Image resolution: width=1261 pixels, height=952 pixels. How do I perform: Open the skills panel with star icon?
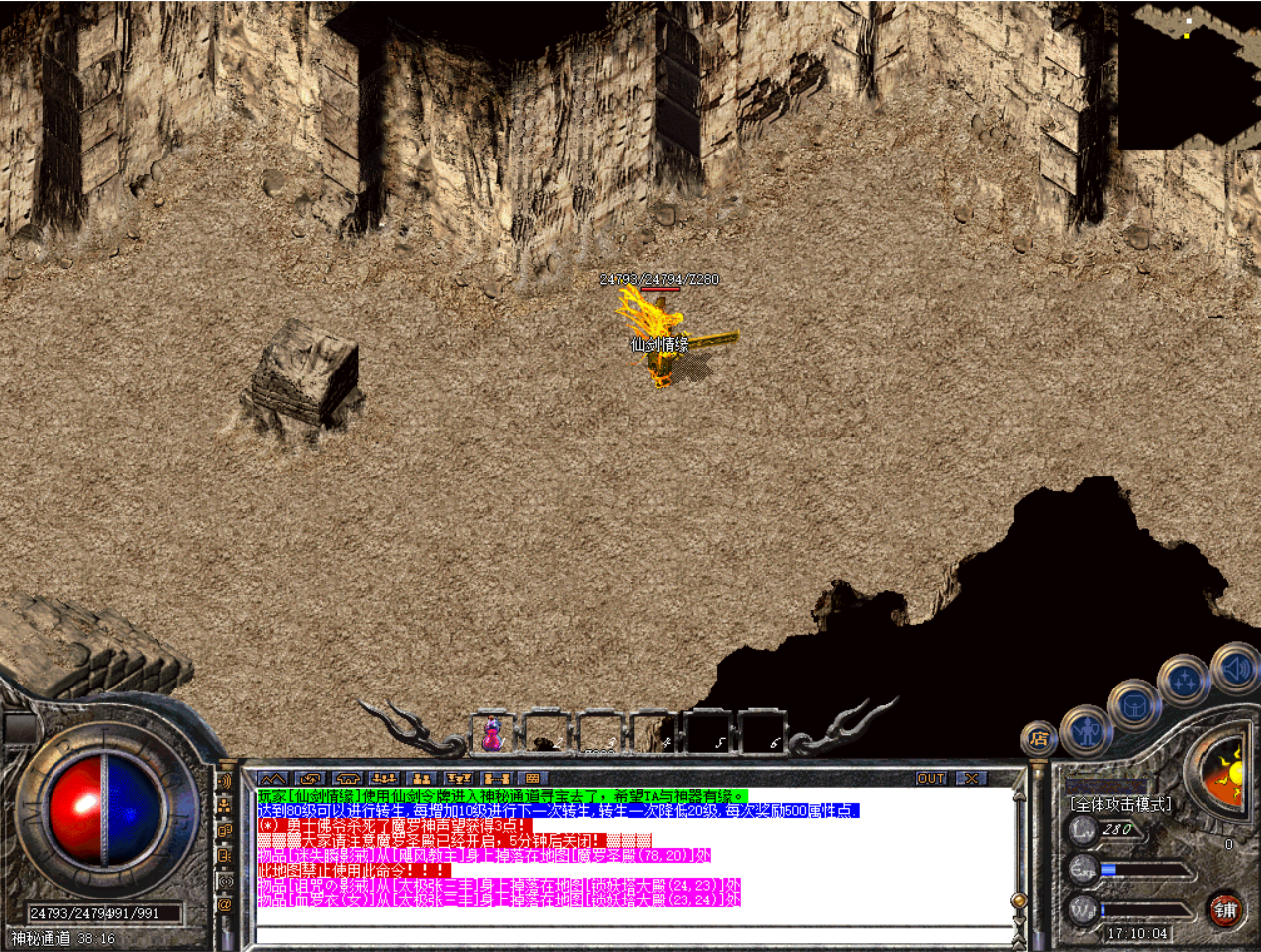click(x=1184, y=682)
